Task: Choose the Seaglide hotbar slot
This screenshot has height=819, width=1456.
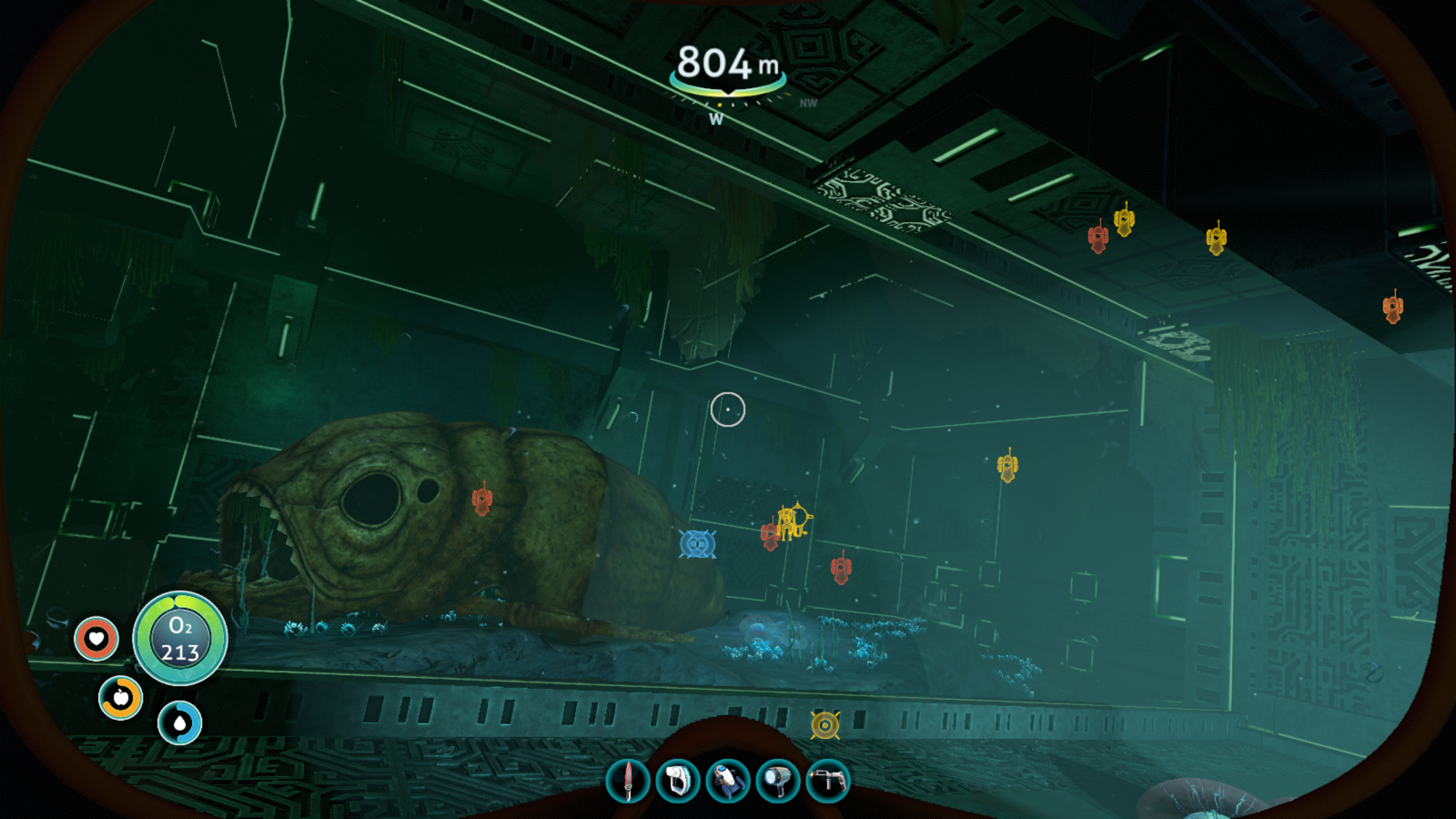Action: pyautogui.click(x=728, y=781)
